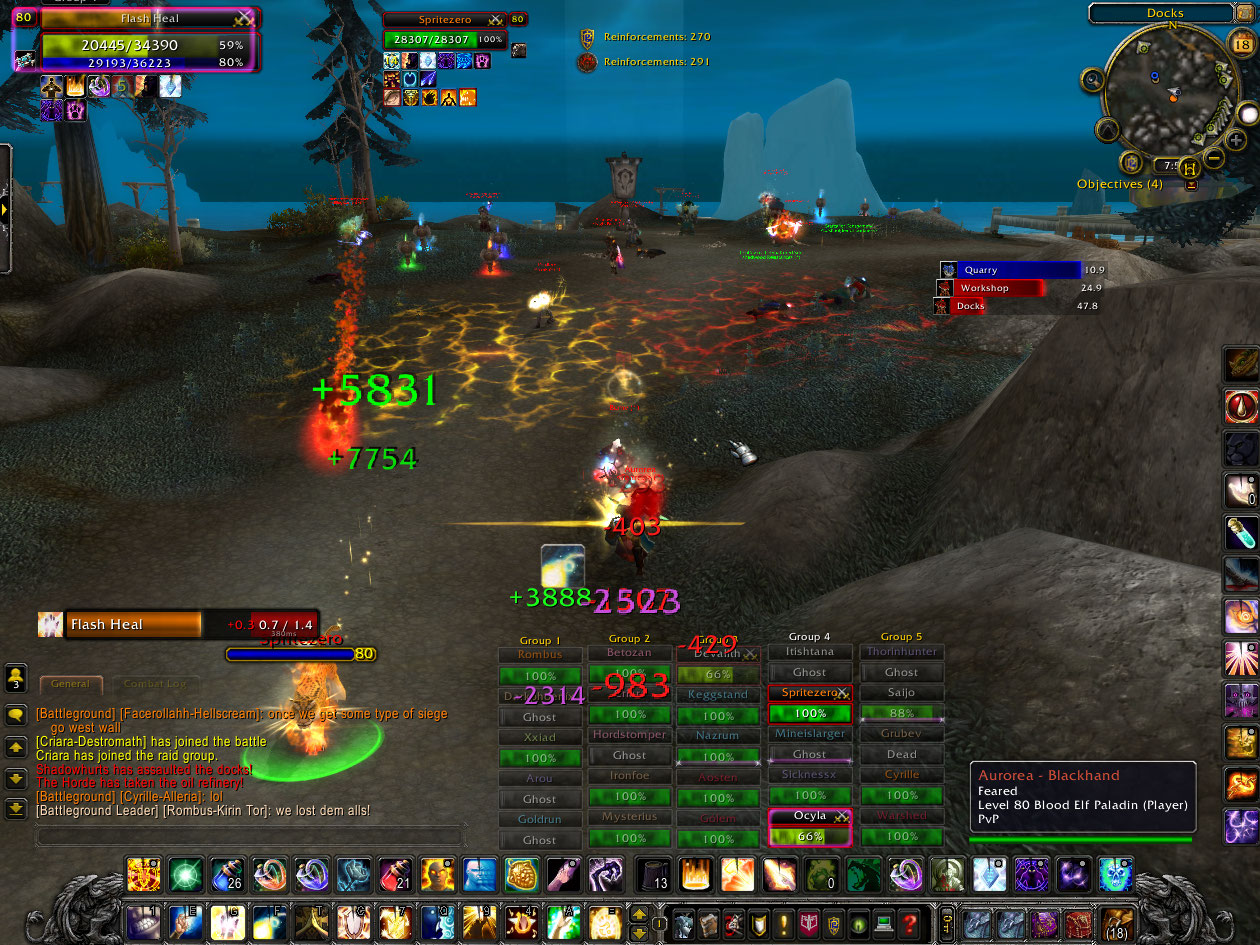Open the red question mark help button
Screen dimensions: 1260x945
[x=909, y=922]
